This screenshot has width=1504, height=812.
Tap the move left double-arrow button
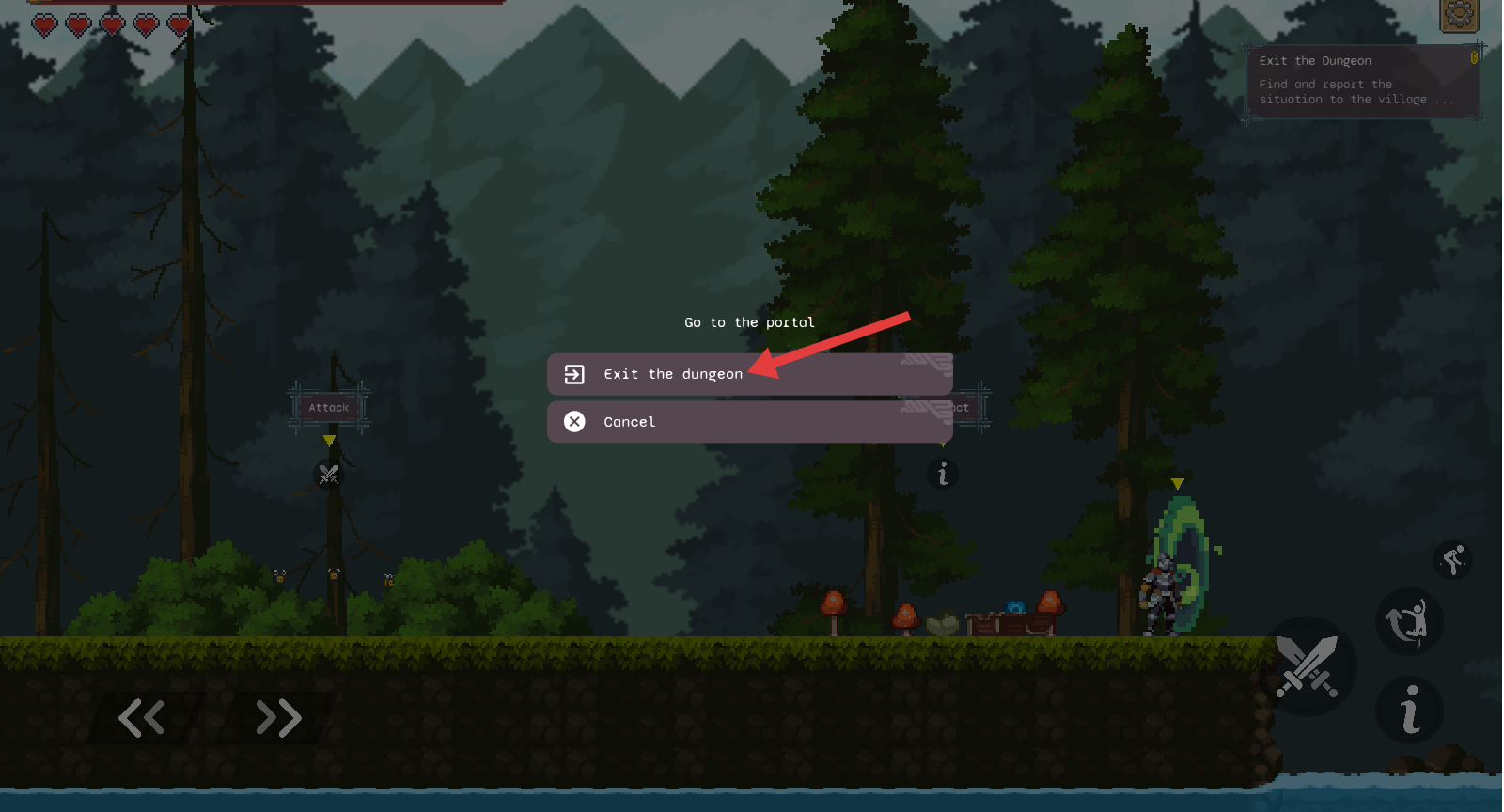[x=142, y=718]
